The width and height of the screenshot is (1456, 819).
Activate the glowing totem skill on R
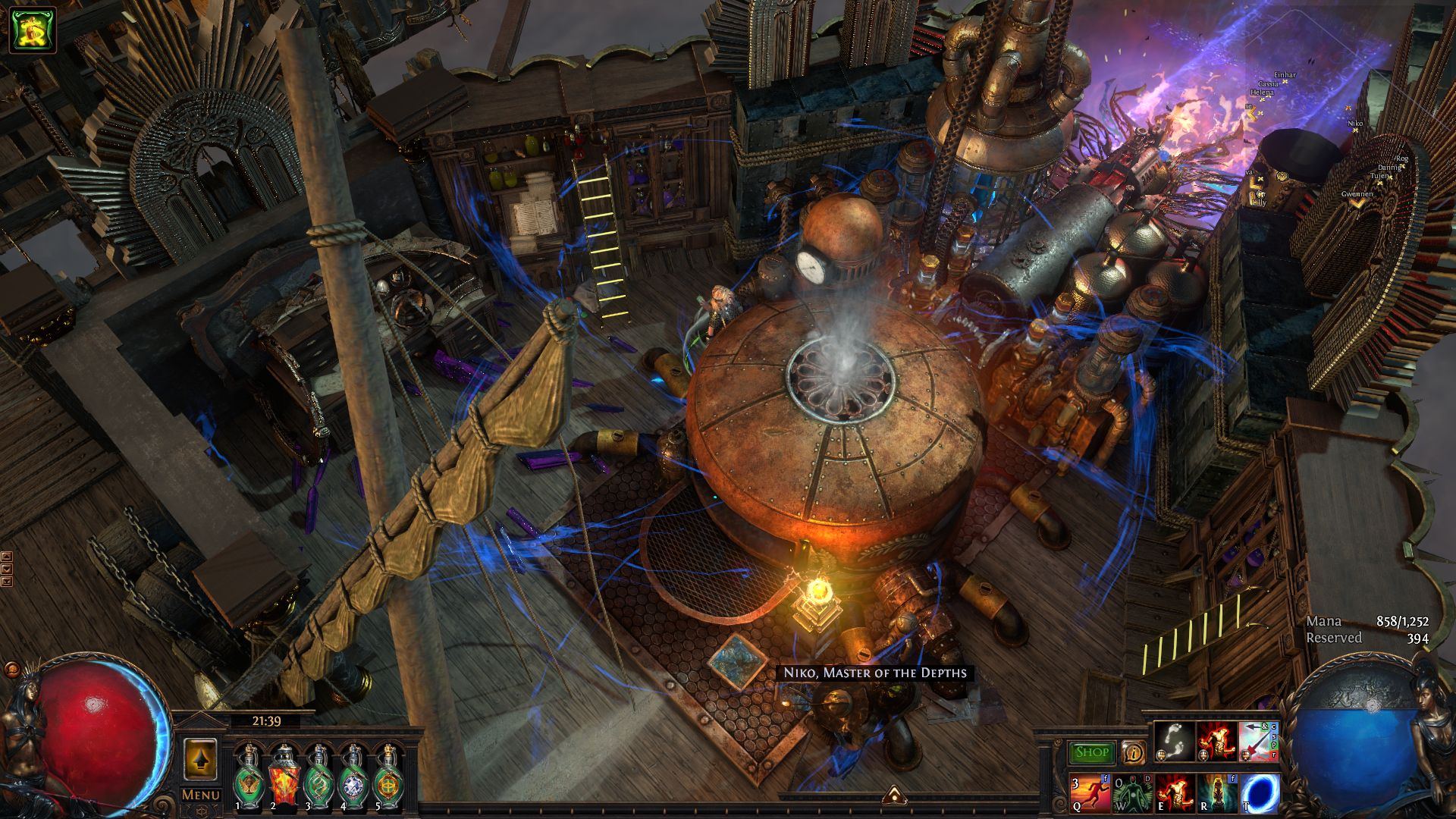tap(1217, 792)
